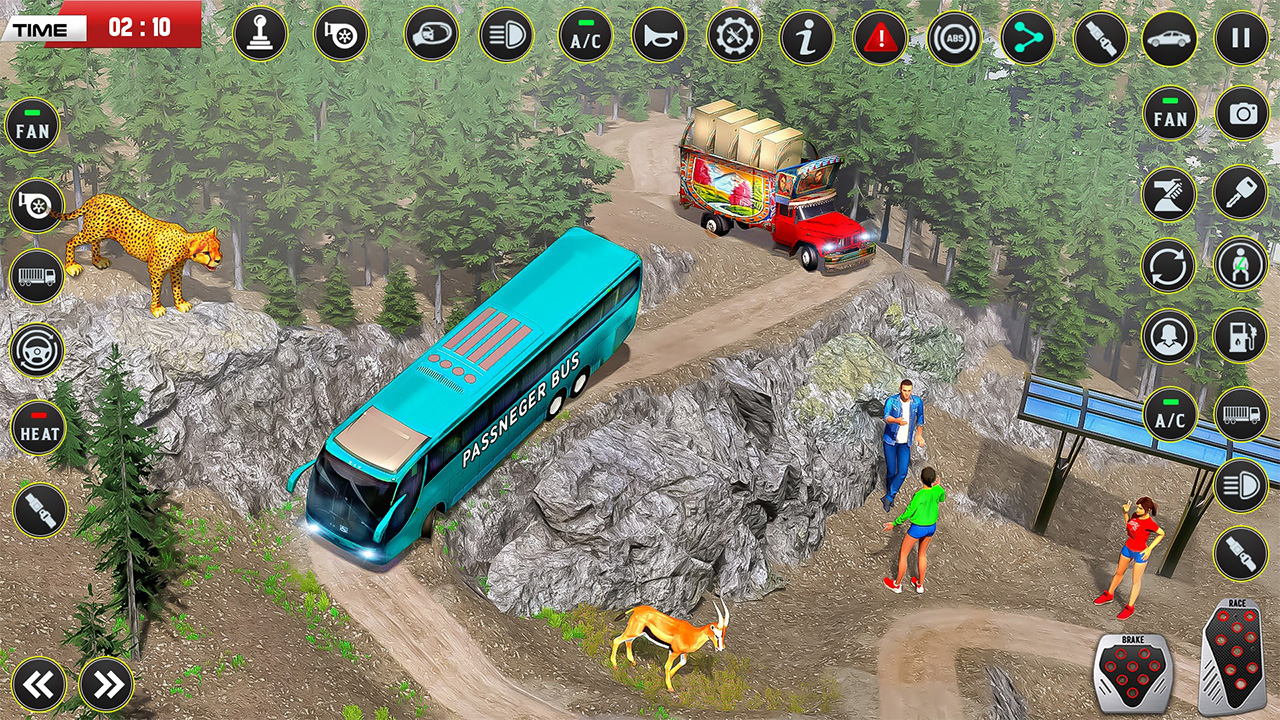This screenshot has width=1280, height=720.
Task: Select the steering wheel control icon
Action: click(37, 351)
